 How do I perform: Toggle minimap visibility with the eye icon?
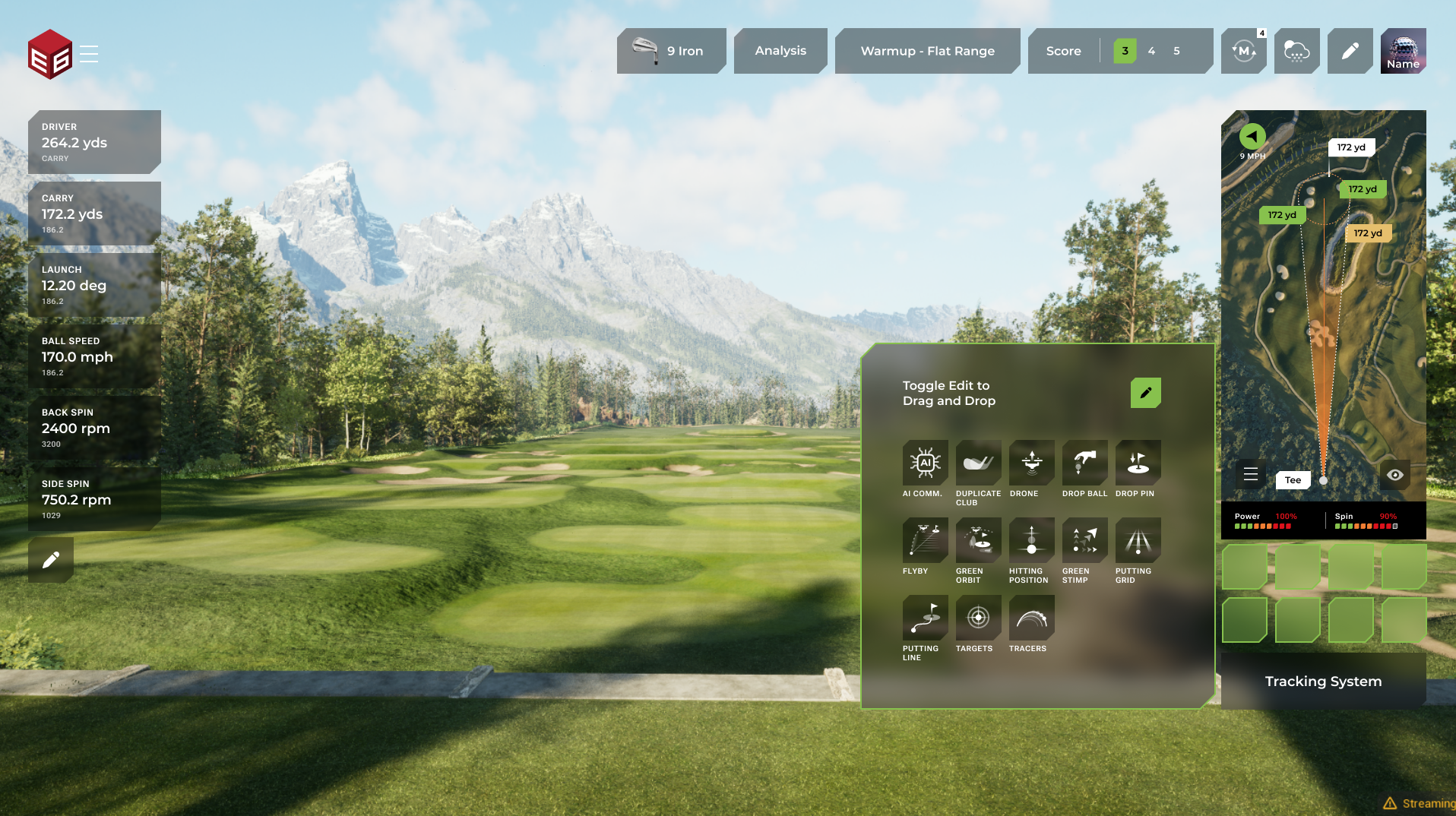pos(1395,475)
